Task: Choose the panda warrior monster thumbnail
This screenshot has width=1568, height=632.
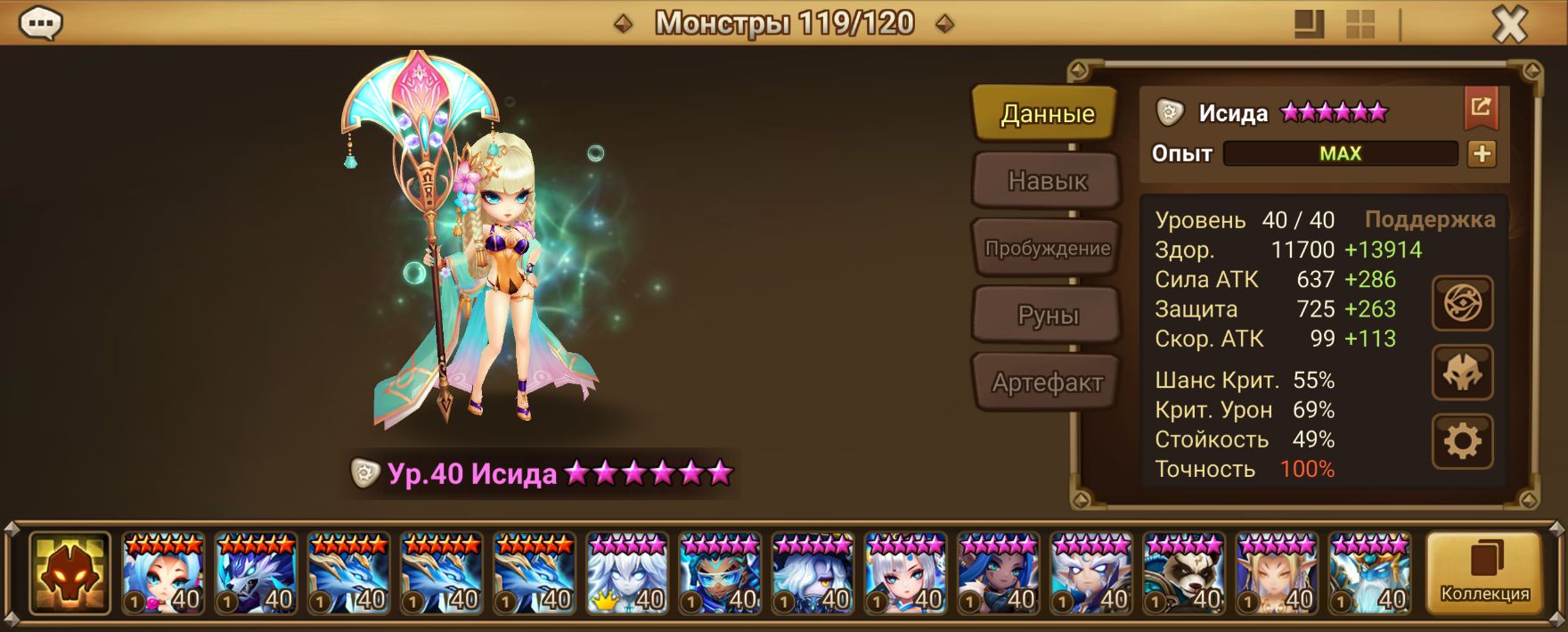Action: click(x=1184, y=573)
